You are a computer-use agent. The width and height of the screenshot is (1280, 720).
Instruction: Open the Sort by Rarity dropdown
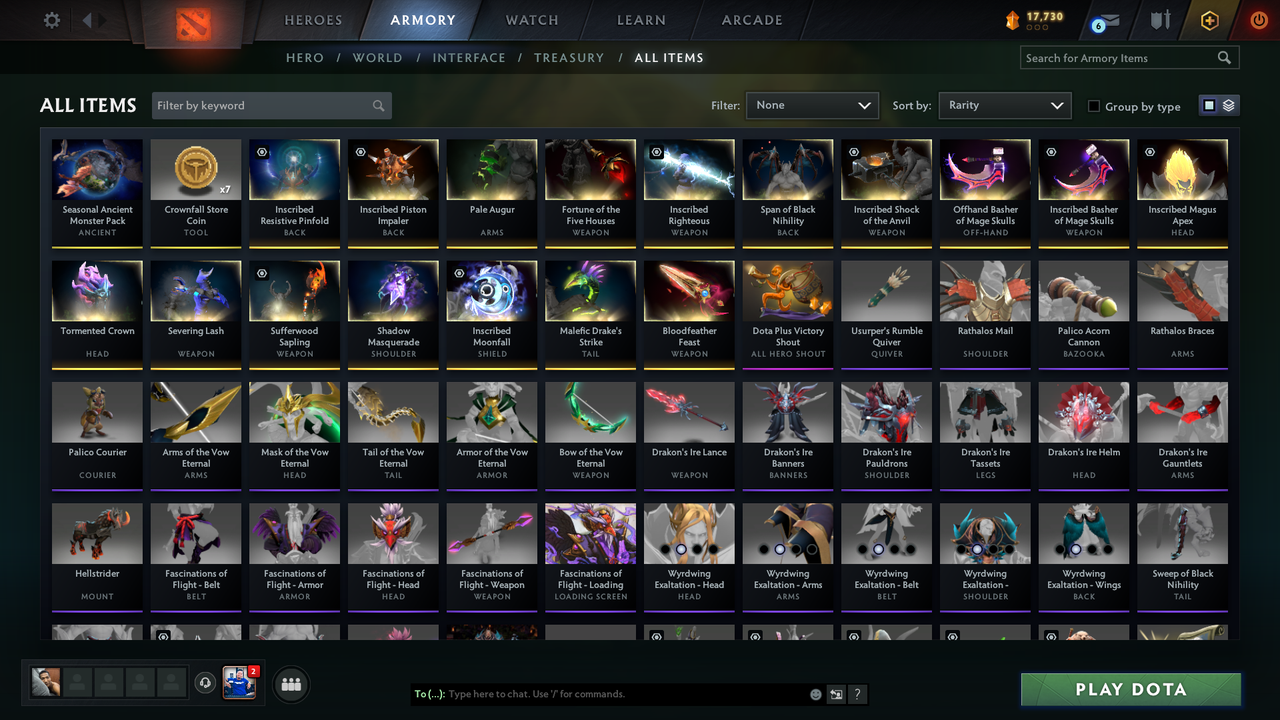(x=1004, y=105)
